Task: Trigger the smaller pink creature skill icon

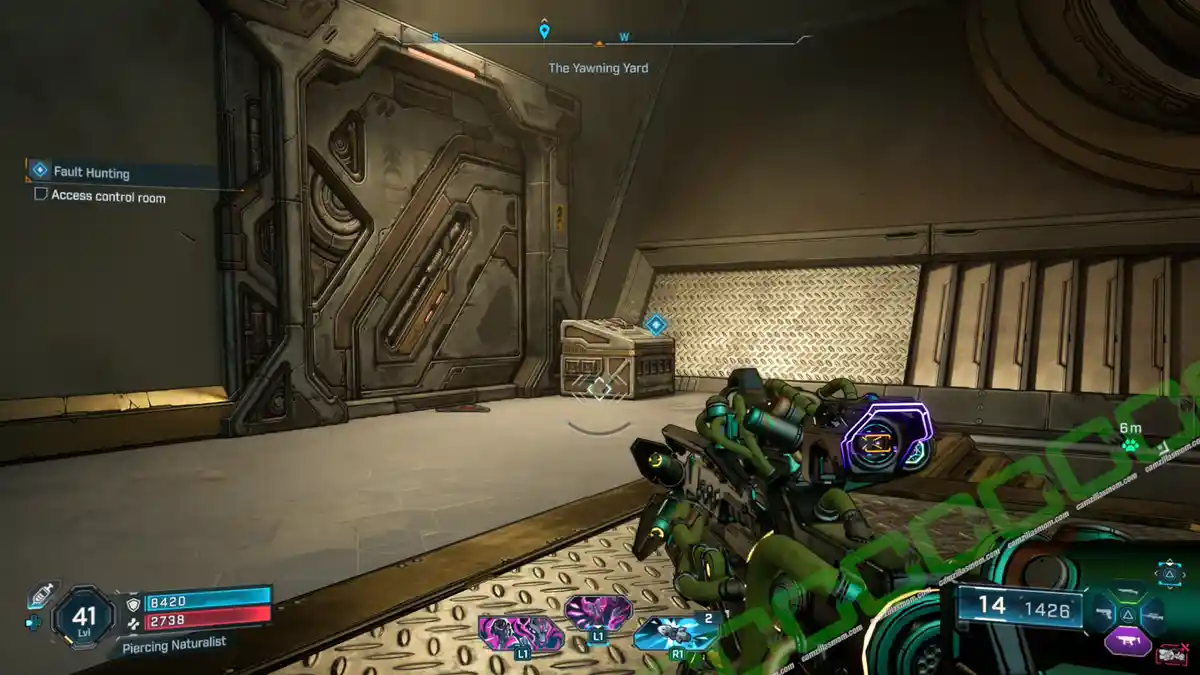Action: pyautogui.click(x=597, y=611)
